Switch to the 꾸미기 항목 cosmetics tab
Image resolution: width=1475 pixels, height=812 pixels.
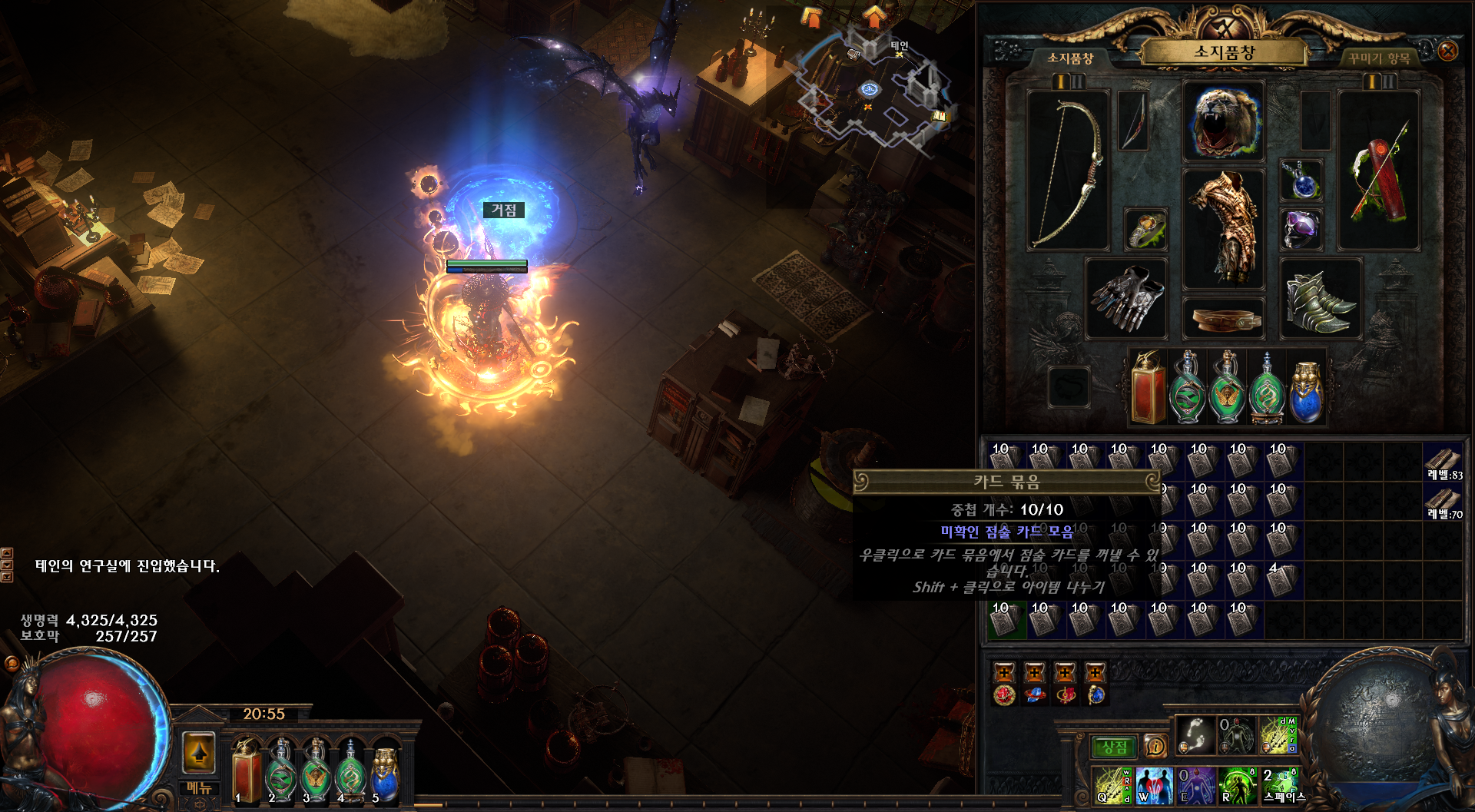point(1378,58)
